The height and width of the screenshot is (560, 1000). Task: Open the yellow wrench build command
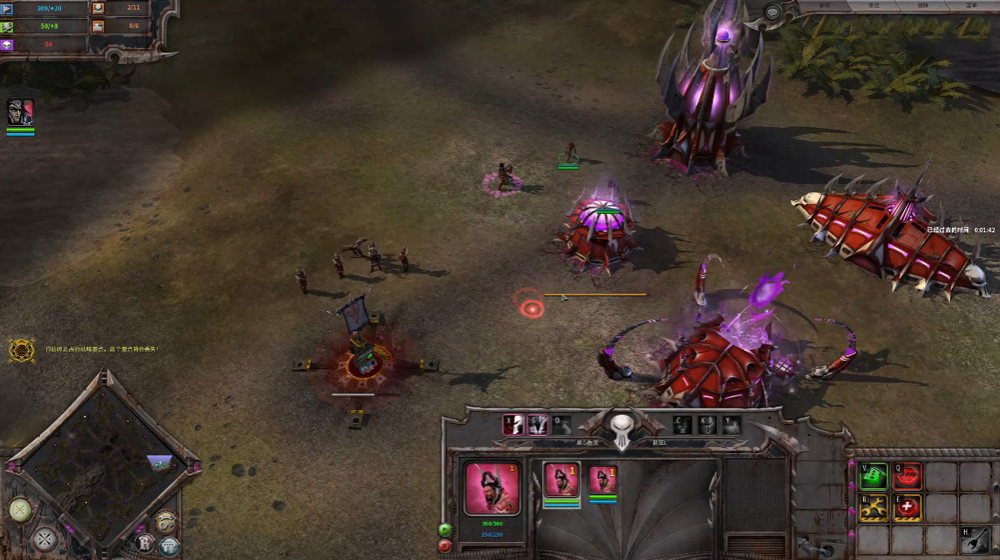click(x=874, y=508)
